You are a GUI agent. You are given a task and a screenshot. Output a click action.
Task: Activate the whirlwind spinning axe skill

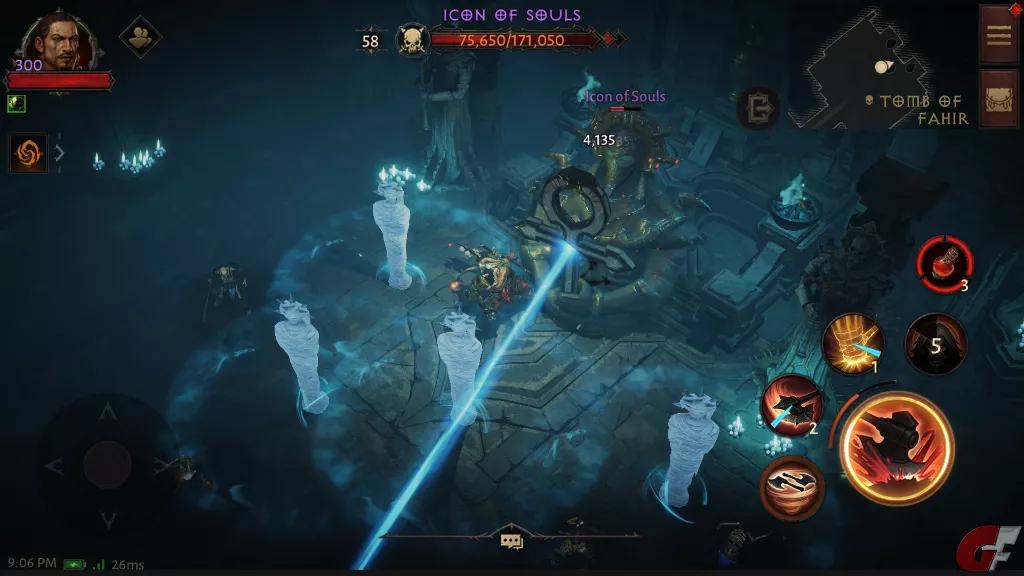pos(792,487)
